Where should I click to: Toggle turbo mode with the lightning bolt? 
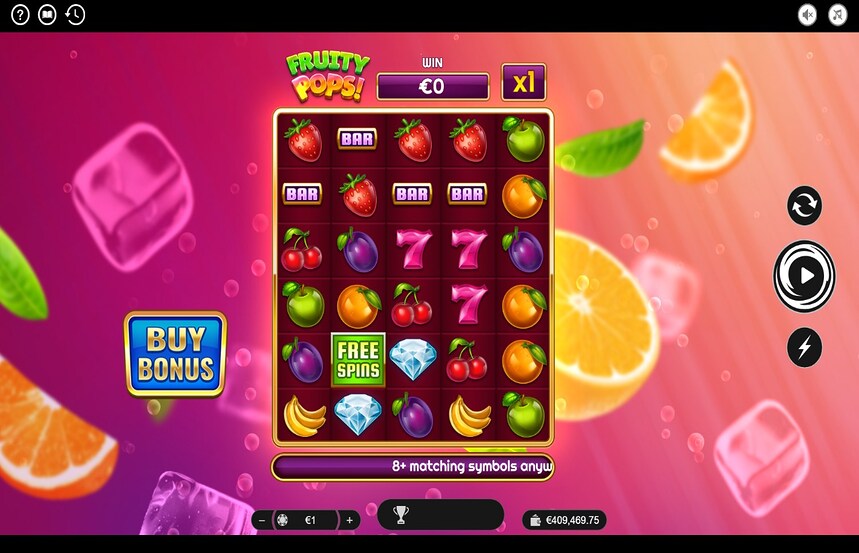pyautogui.click(x=804, y=347)
